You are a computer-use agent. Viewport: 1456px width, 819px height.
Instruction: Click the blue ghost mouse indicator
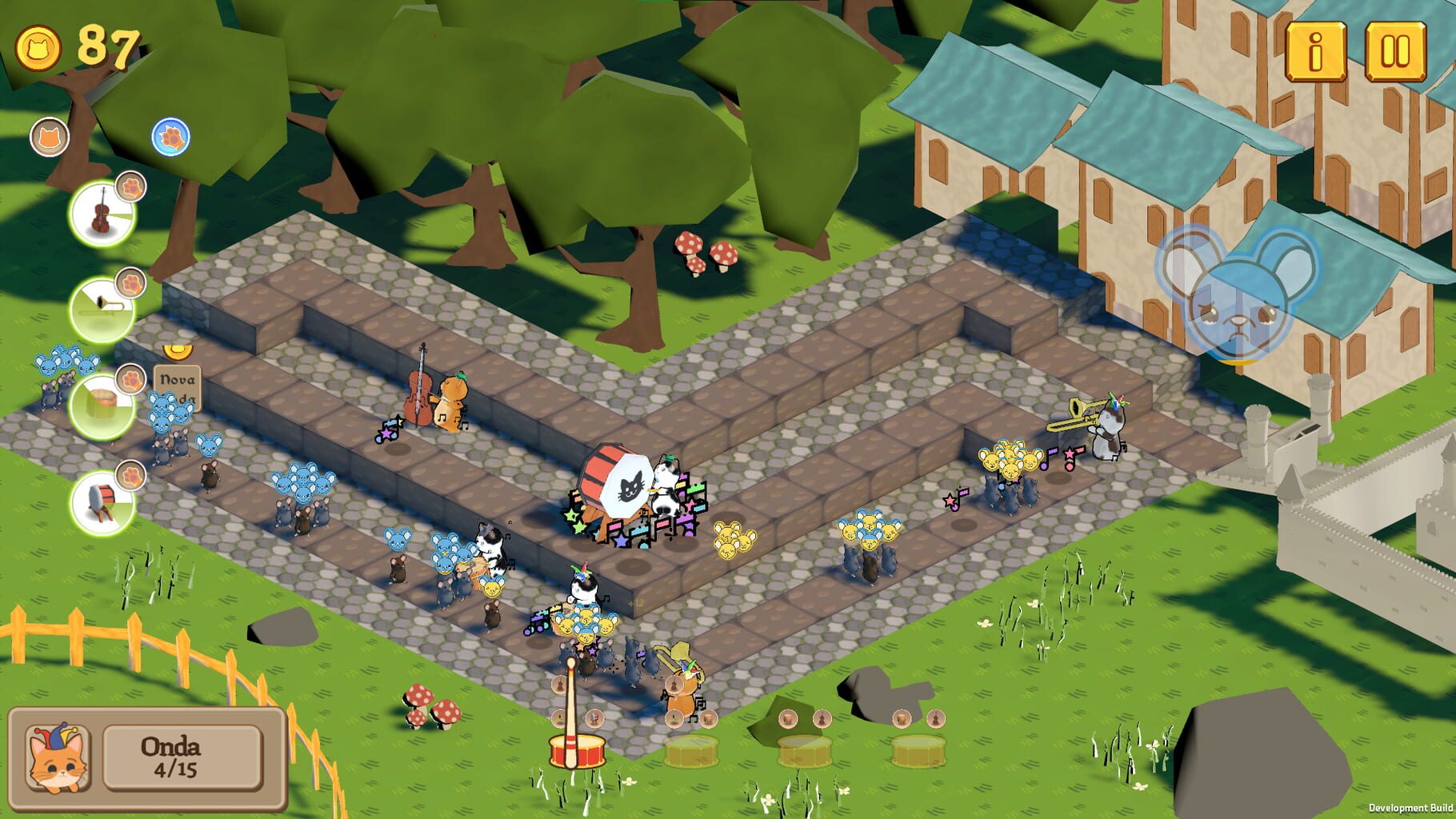pyautogui.click(x=1236, y=304)
